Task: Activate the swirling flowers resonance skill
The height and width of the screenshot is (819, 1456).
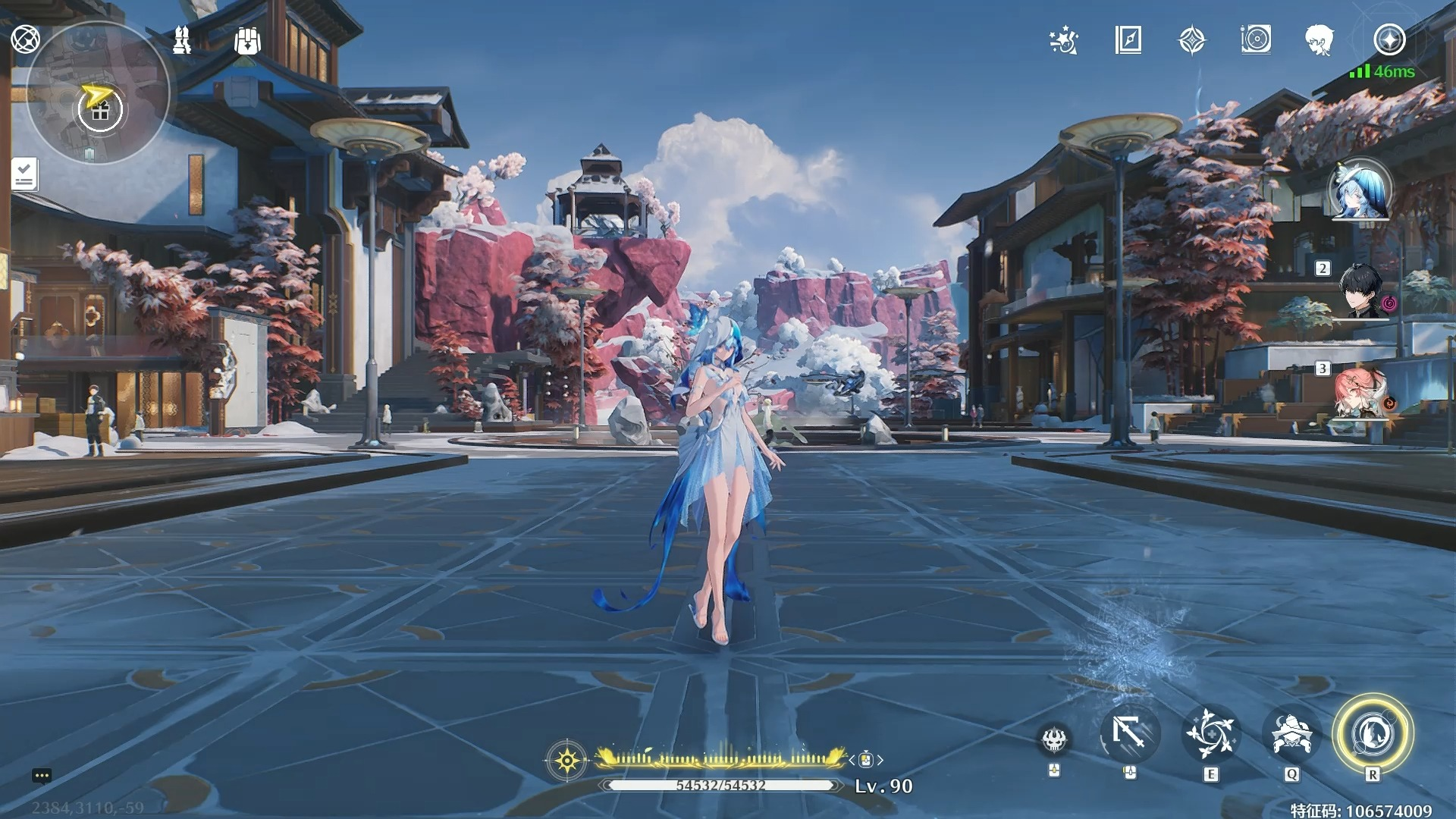Action: pos(1211,734)
